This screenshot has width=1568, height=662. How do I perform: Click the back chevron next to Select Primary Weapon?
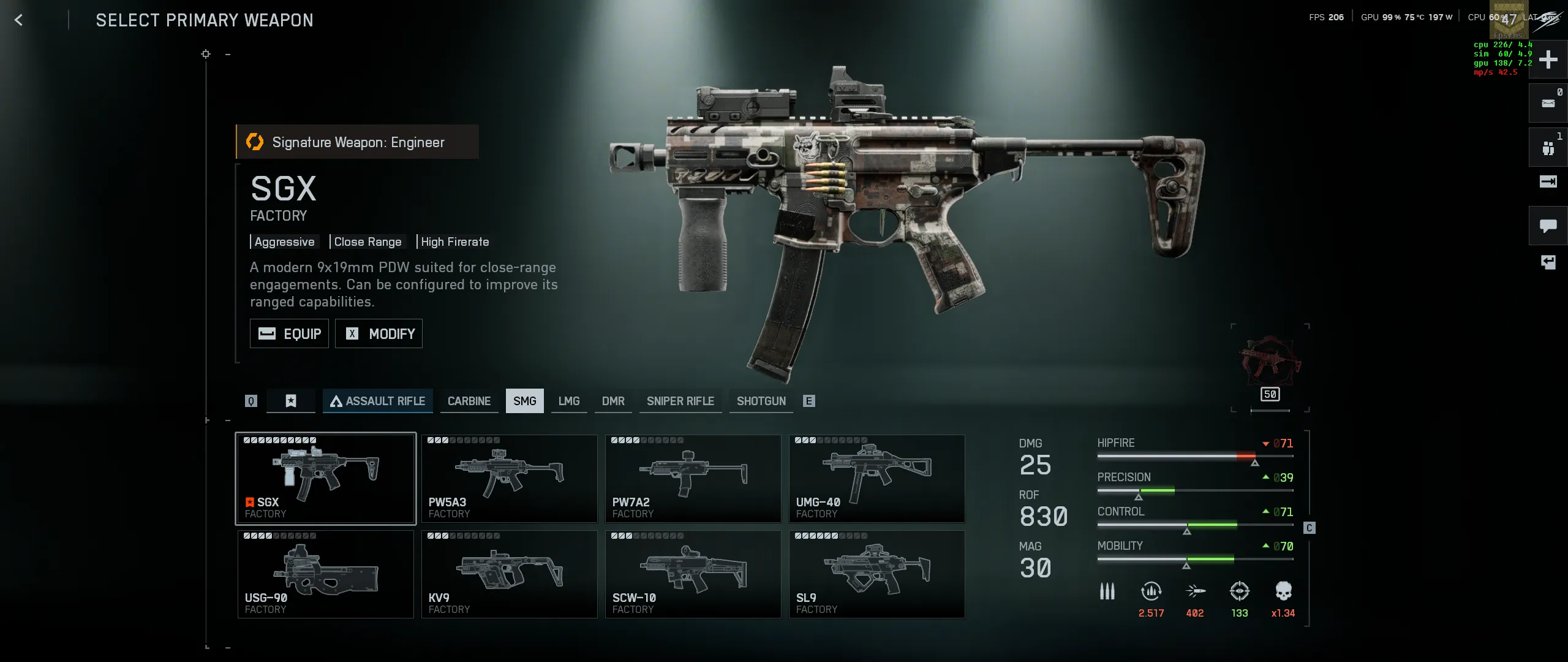click(x=19, y=20)
